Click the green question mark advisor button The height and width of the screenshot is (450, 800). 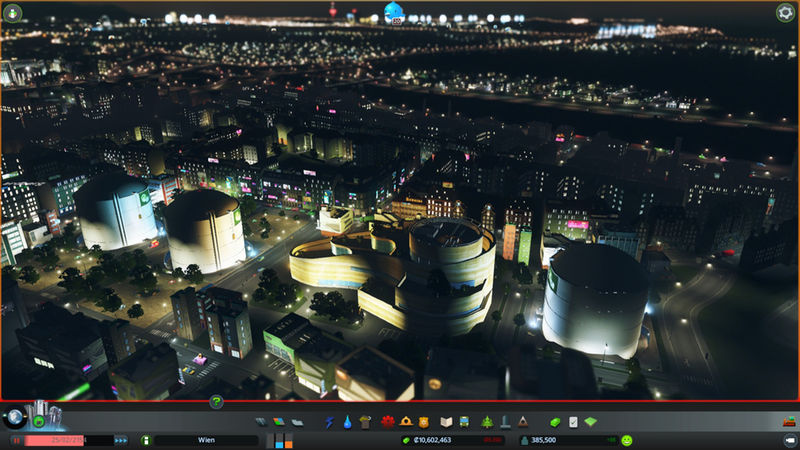tap(216, 402)
